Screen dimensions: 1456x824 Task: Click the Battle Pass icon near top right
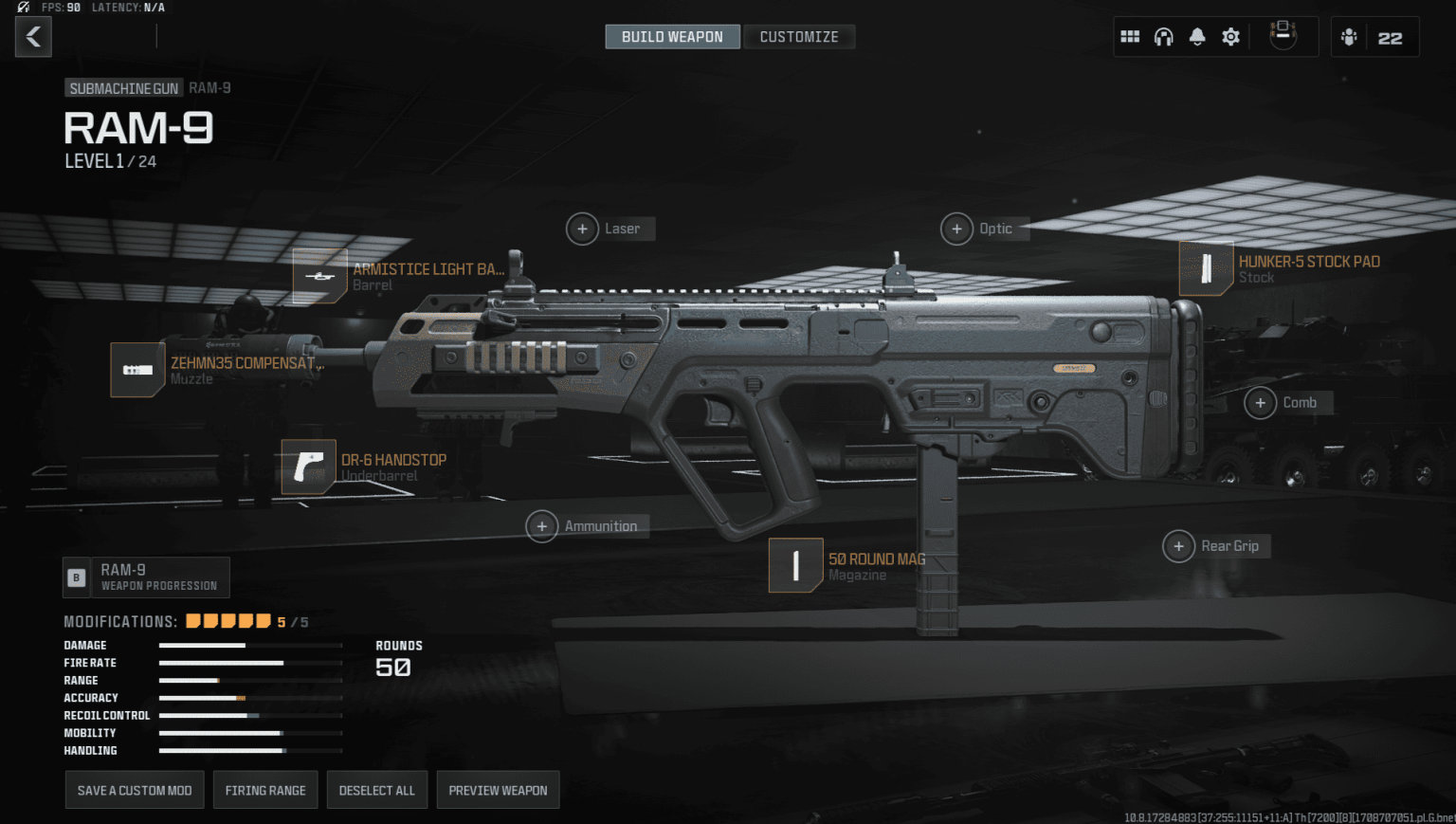(x=1283, y=34)
